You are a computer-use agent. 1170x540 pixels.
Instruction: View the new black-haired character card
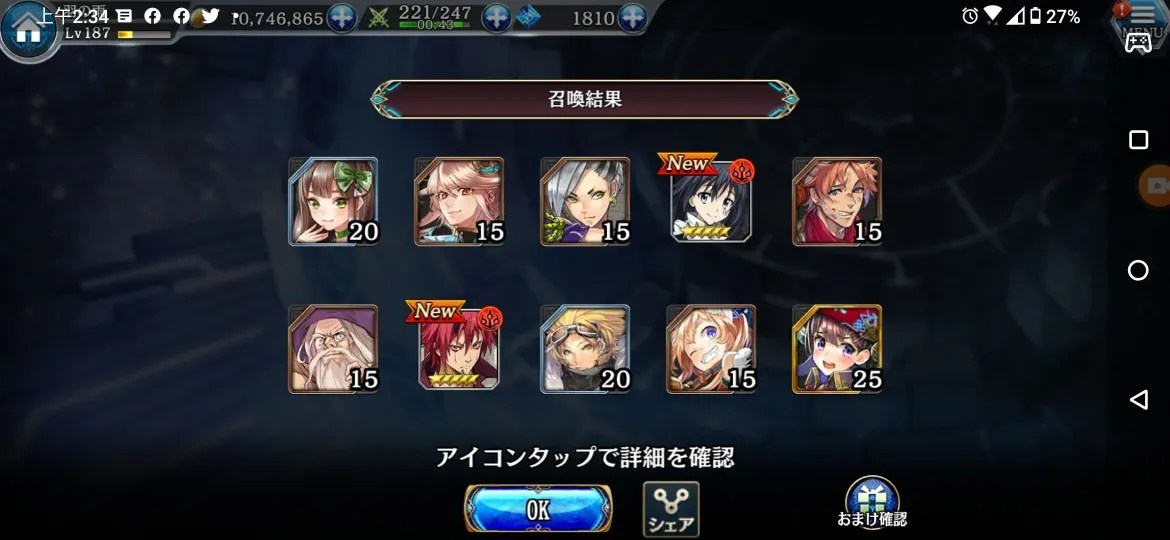pos(711,201)
